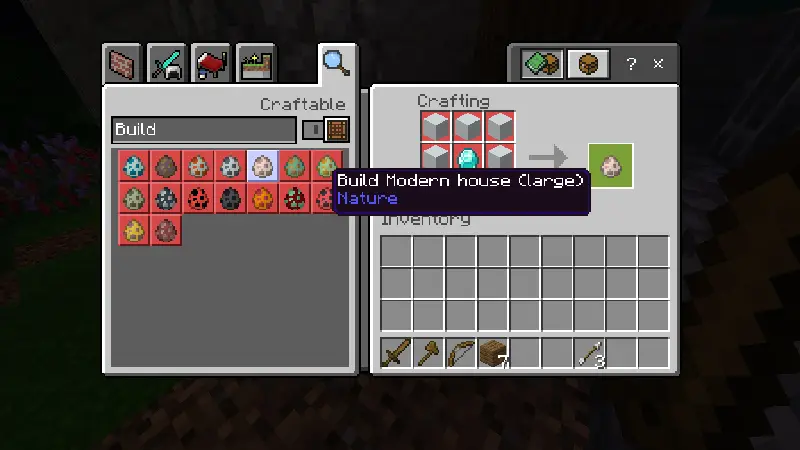Click the Build search text field
The image size is (800, 450).
(x=203, y=130)
